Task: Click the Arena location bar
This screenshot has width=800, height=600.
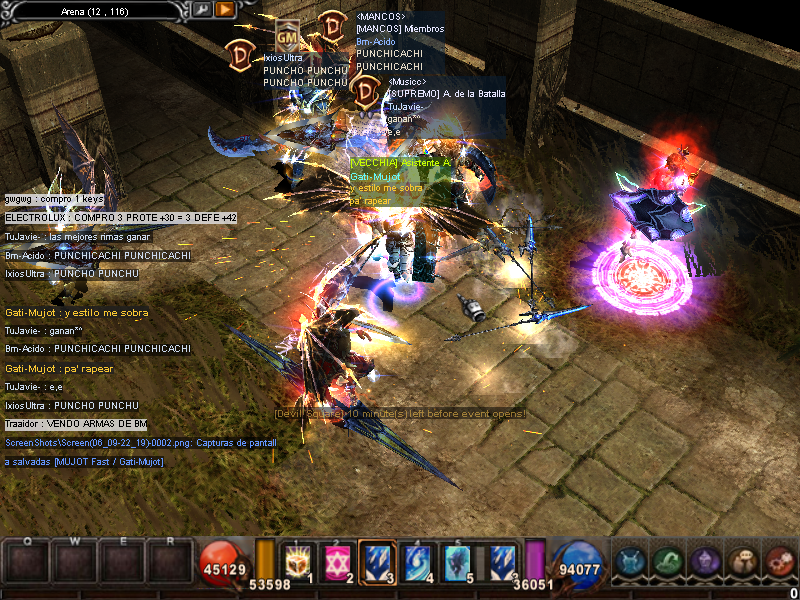Action: [96, 9]
